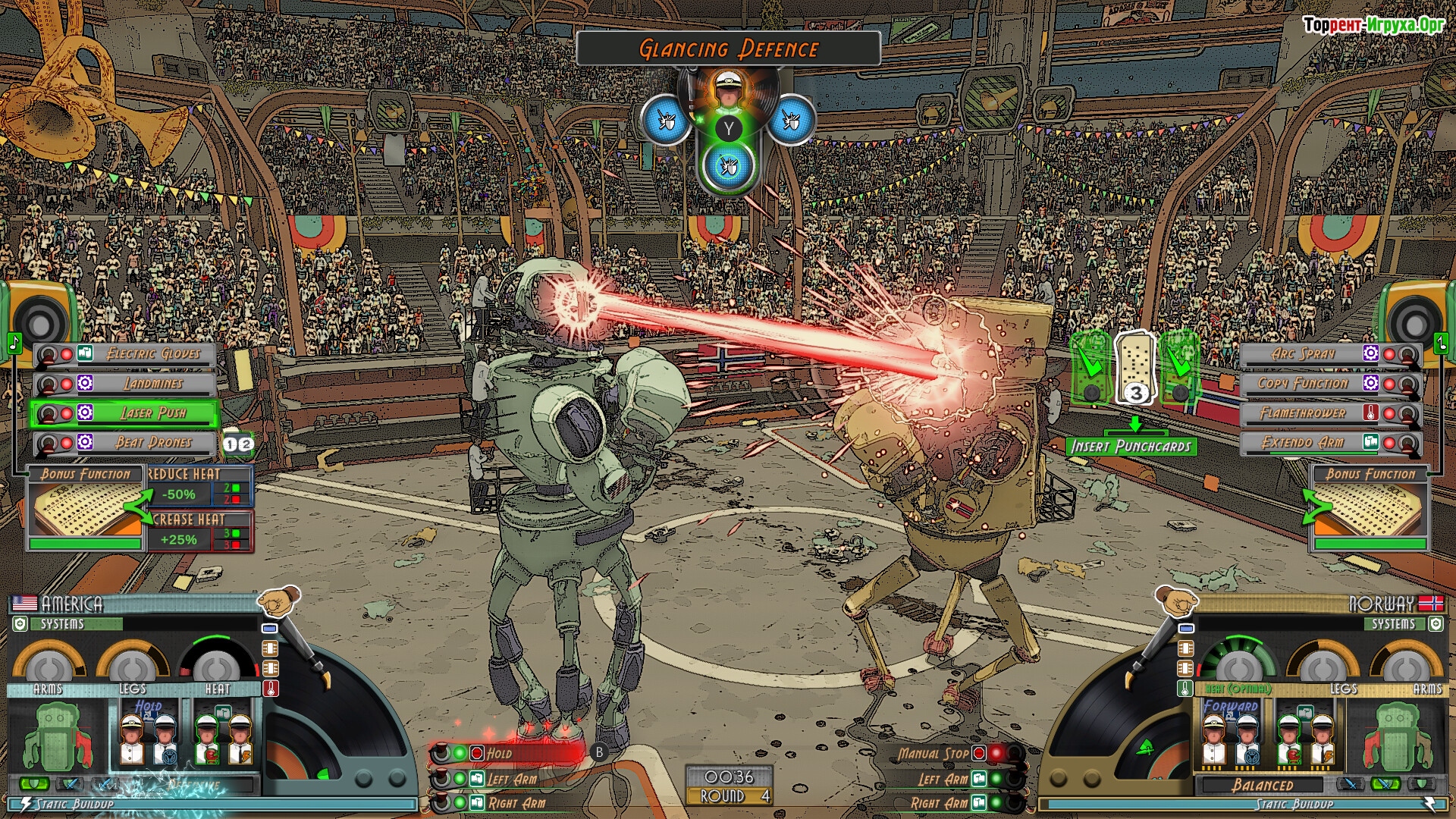
Task: Select Norway's Extendo Arm function
Action: (1303, 443)
